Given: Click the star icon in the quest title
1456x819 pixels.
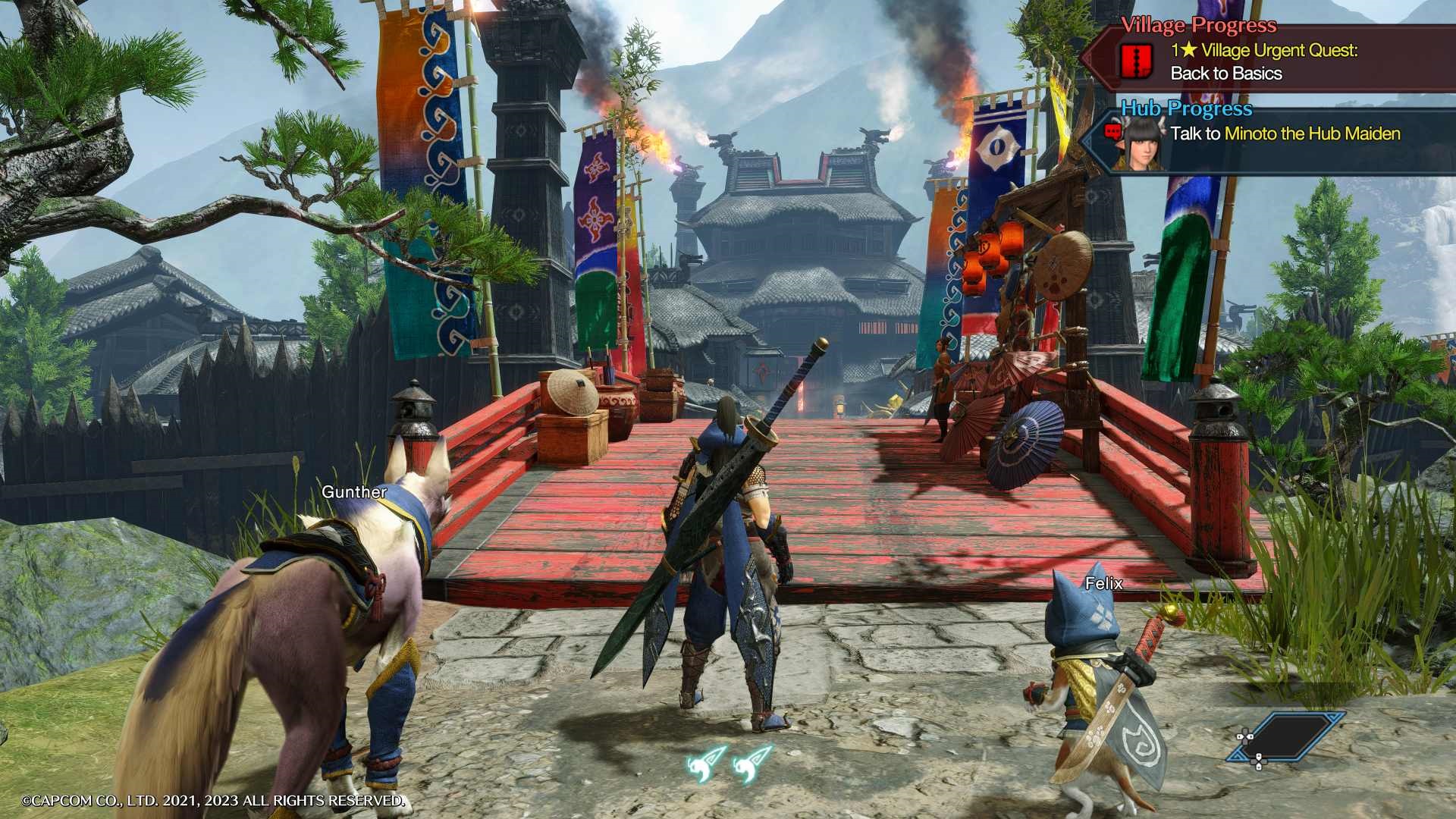Looking at the screenshot, I should tap(1189, 51).
